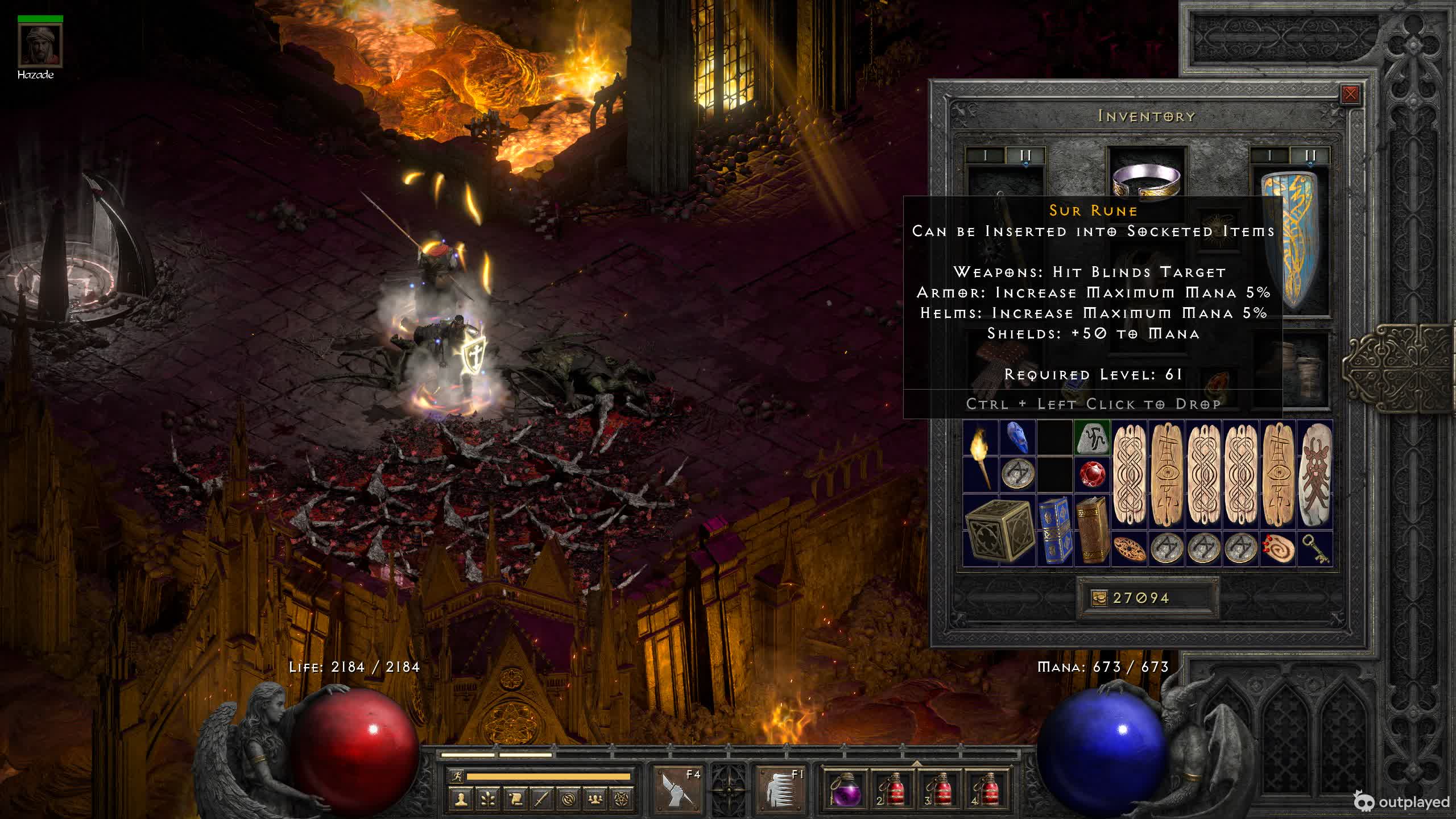Image resolution: width=1456 pixels, height=819 pixels.
Task: Select the equipped blue shield slot
Action: (x=1290, y=242)
